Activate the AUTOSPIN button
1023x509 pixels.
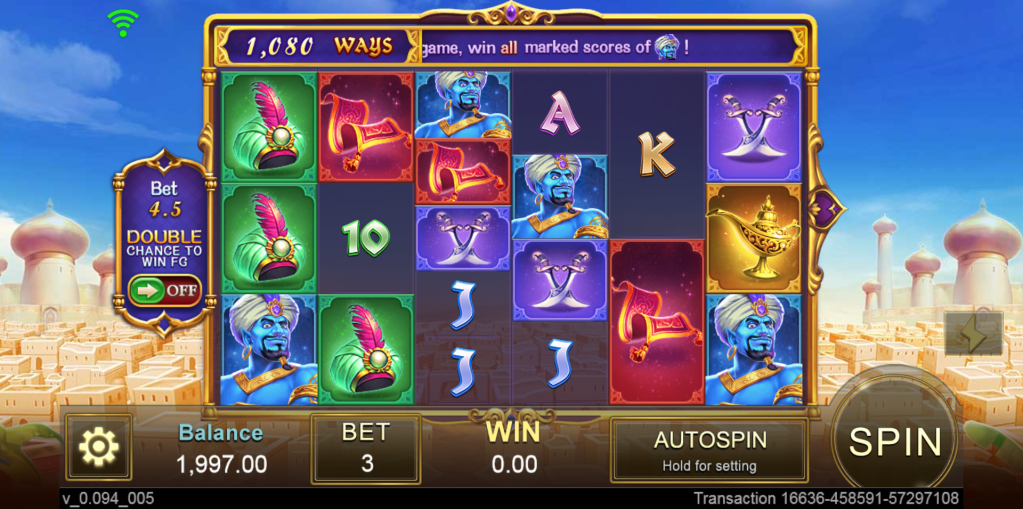click(709, 450)
